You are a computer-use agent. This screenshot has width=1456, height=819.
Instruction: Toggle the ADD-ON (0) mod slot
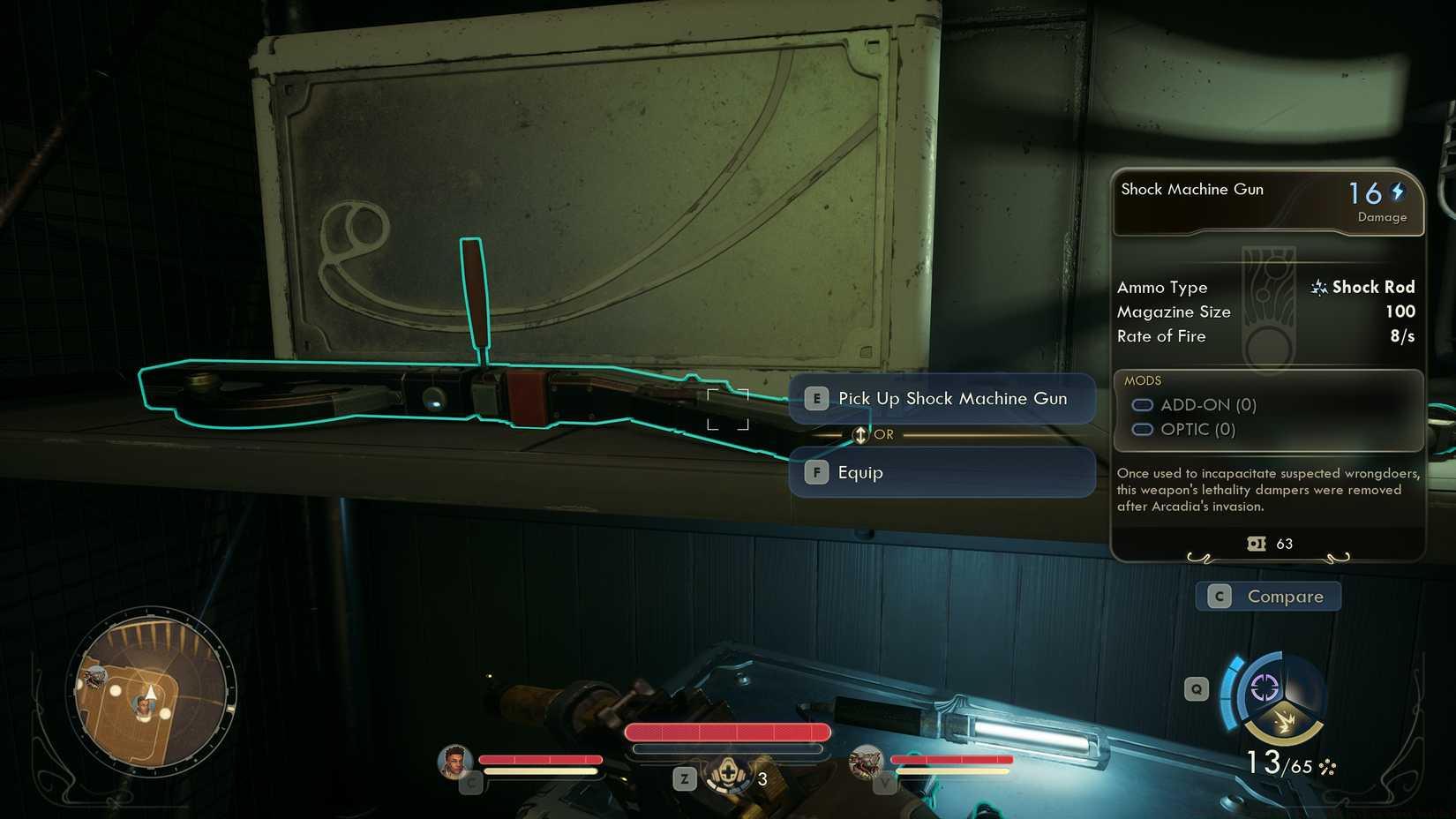(1144, 404)
